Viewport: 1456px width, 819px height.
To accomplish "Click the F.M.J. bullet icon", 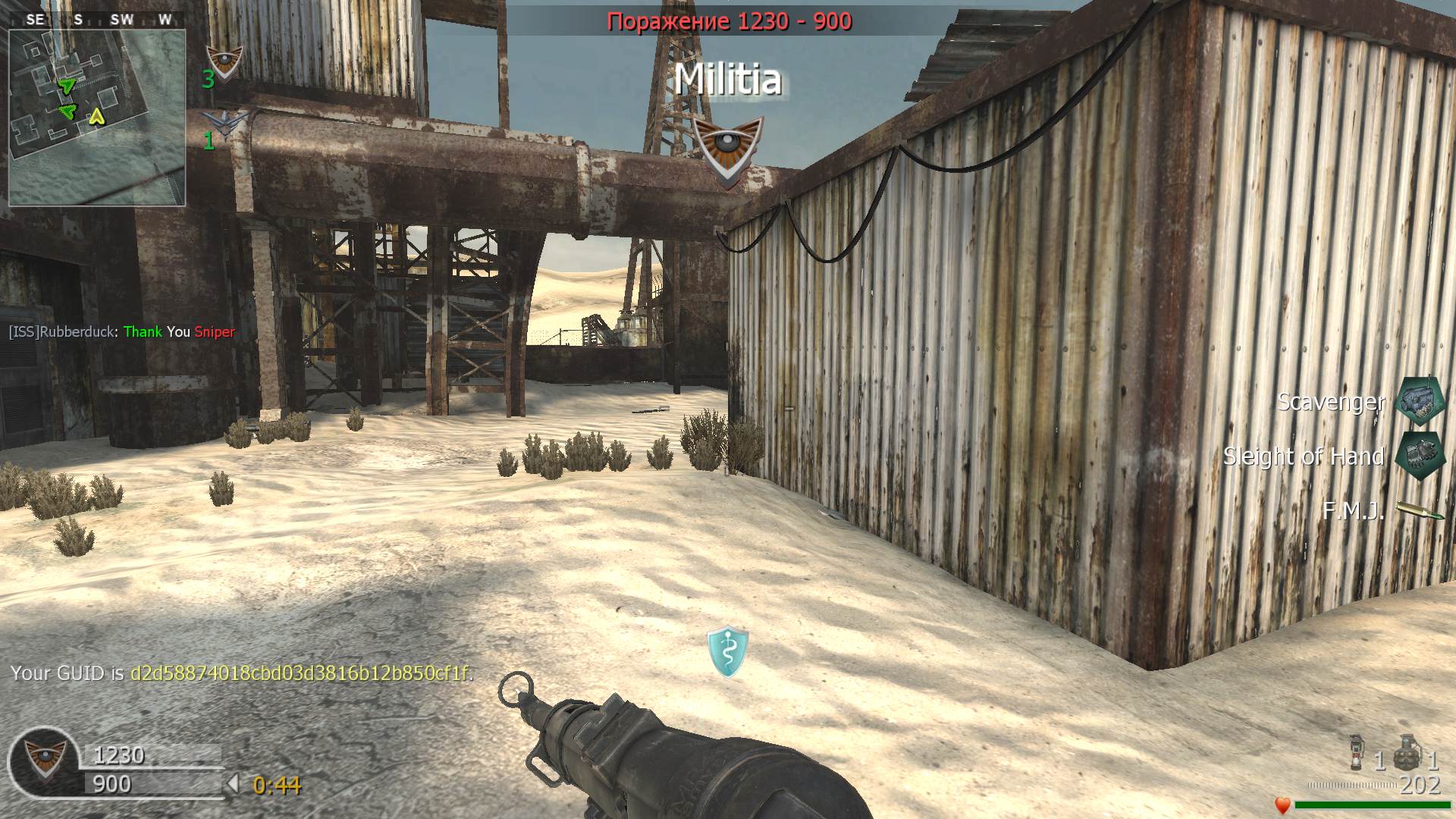I will (1420, 510).
